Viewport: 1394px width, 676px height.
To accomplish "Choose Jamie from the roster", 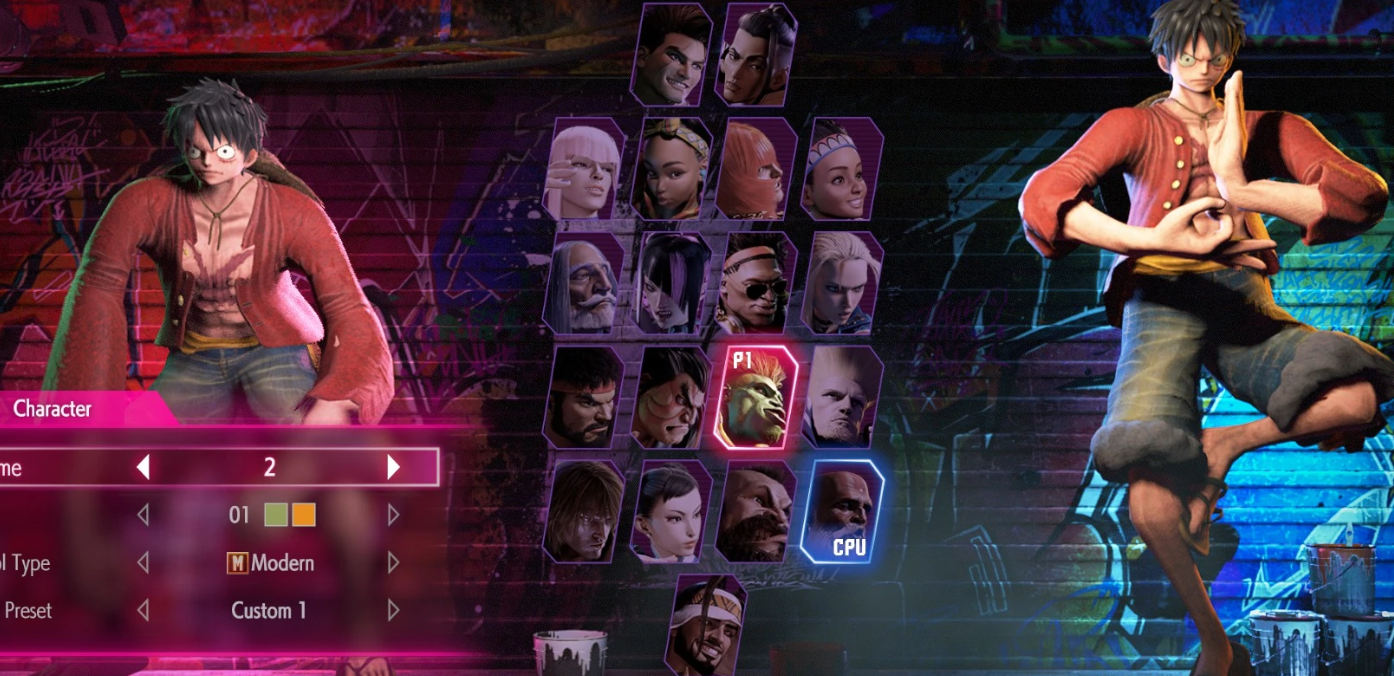I will coord(756,54).
